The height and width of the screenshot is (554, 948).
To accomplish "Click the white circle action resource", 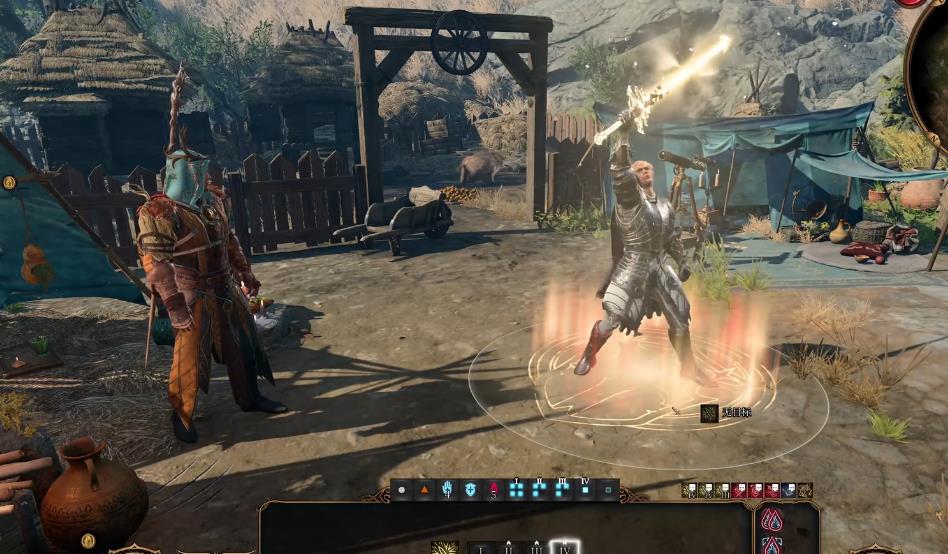I will [402, 490].
